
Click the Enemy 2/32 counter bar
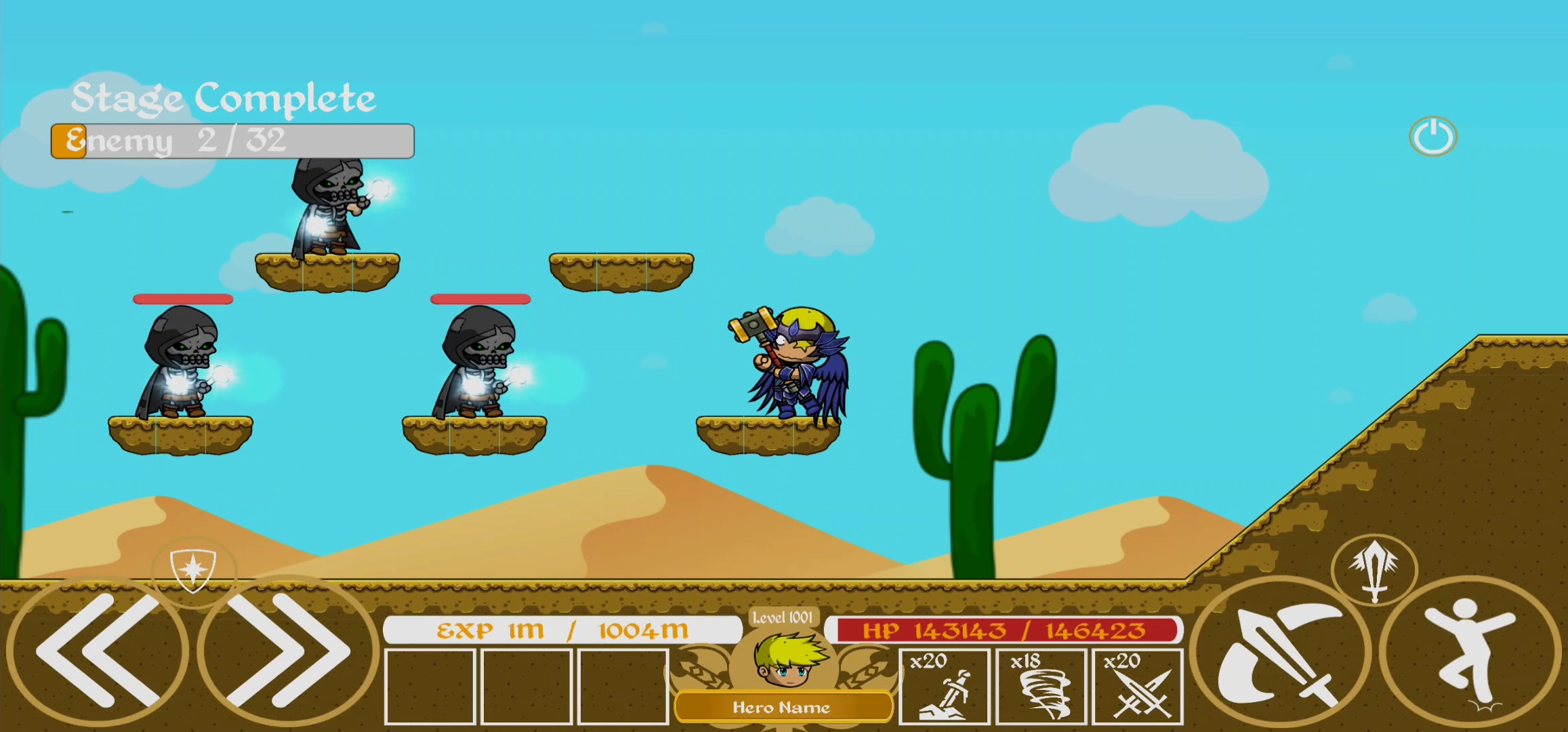click(x=230, y=140)
